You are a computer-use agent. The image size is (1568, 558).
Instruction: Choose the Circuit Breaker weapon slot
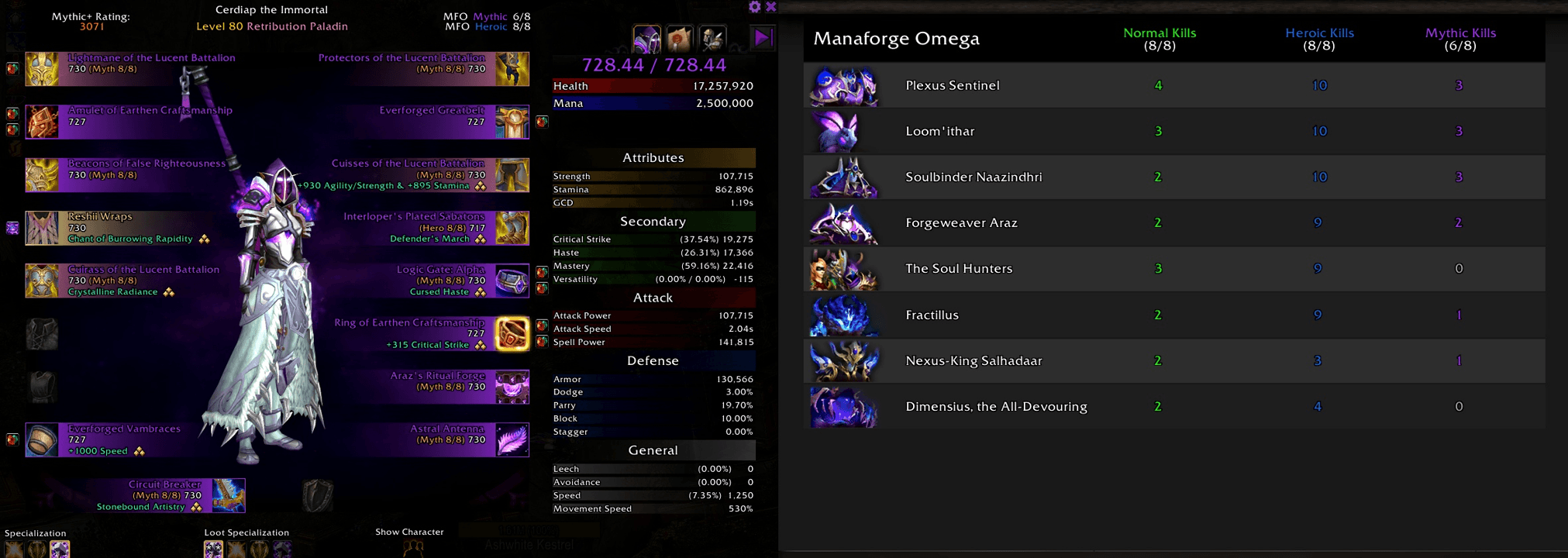tap(229, 495)
